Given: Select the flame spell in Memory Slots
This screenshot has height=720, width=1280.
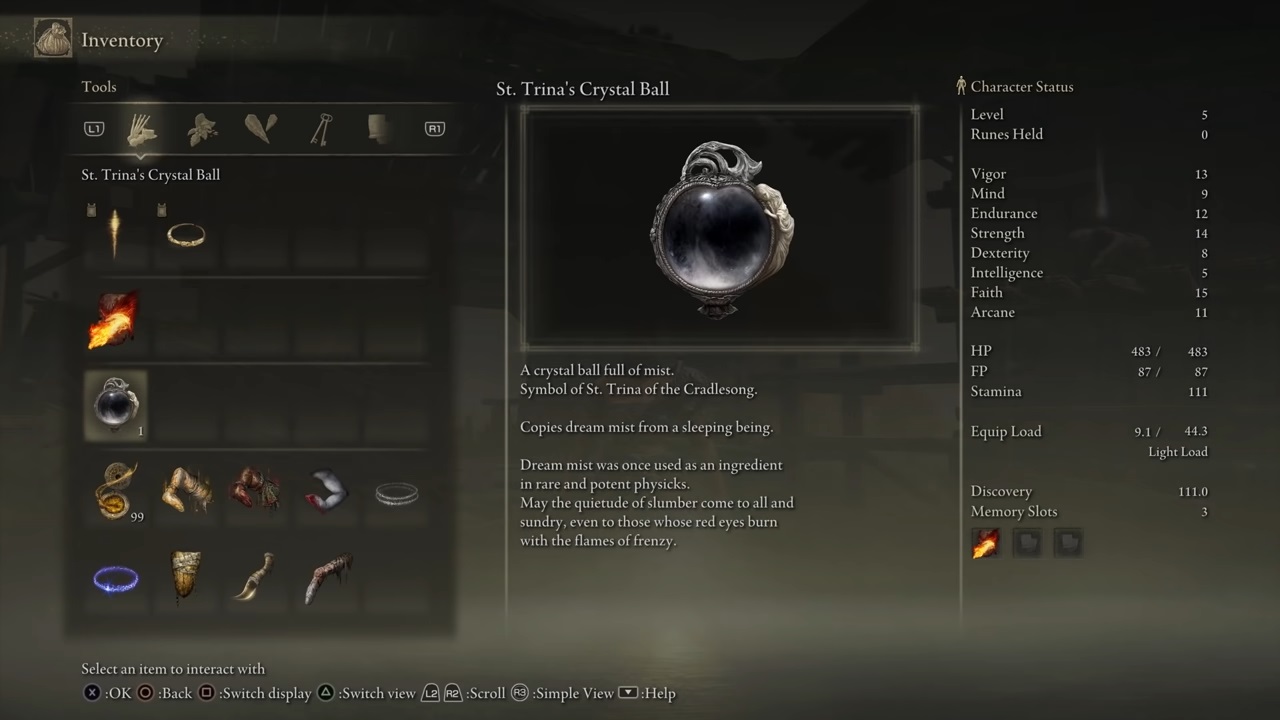Looking at the screenshot, I should coord(986,542).
